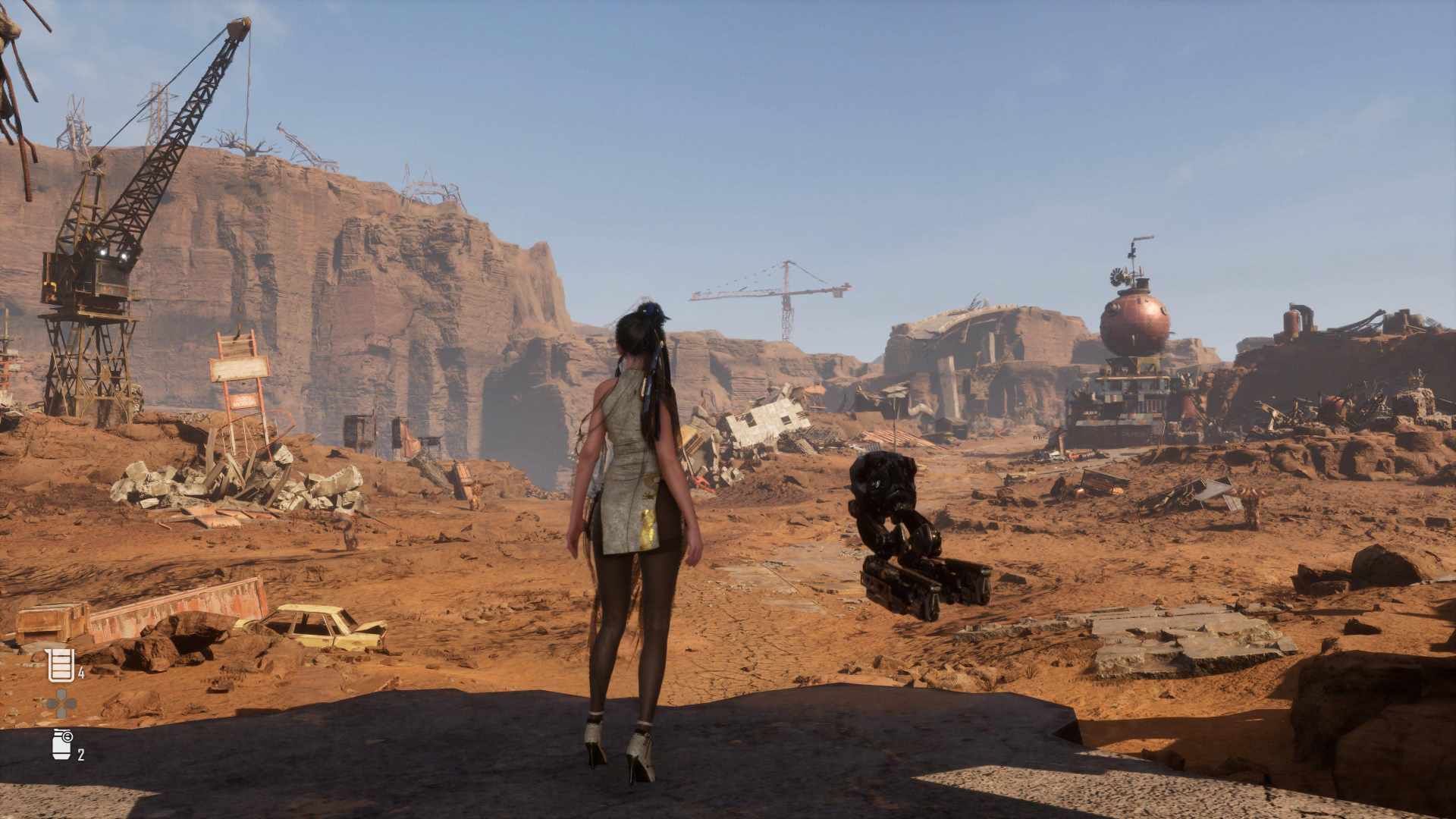The width and height of the screenshot is (1456, 819).
Task: Click the up arm of the d-pad icon
Action: (x=60, y=692)
